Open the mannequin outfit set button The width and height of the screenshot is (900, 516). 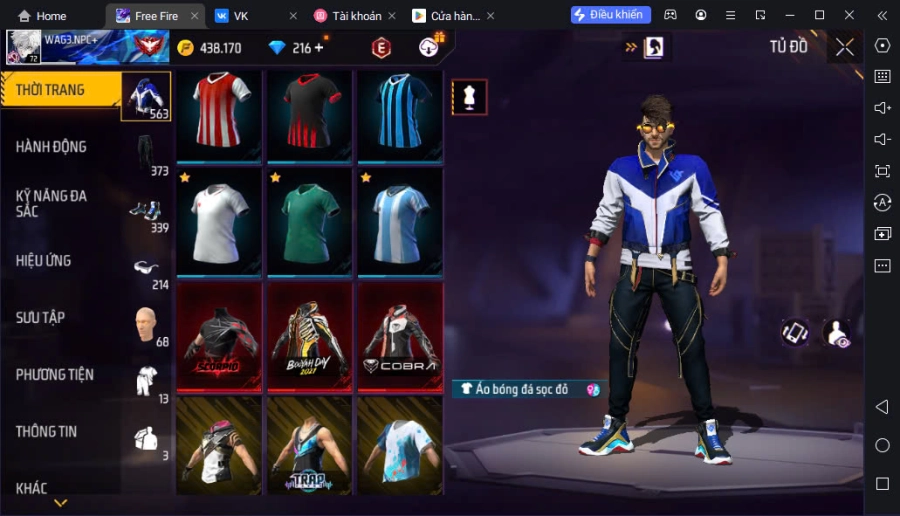tap(470, 96)
